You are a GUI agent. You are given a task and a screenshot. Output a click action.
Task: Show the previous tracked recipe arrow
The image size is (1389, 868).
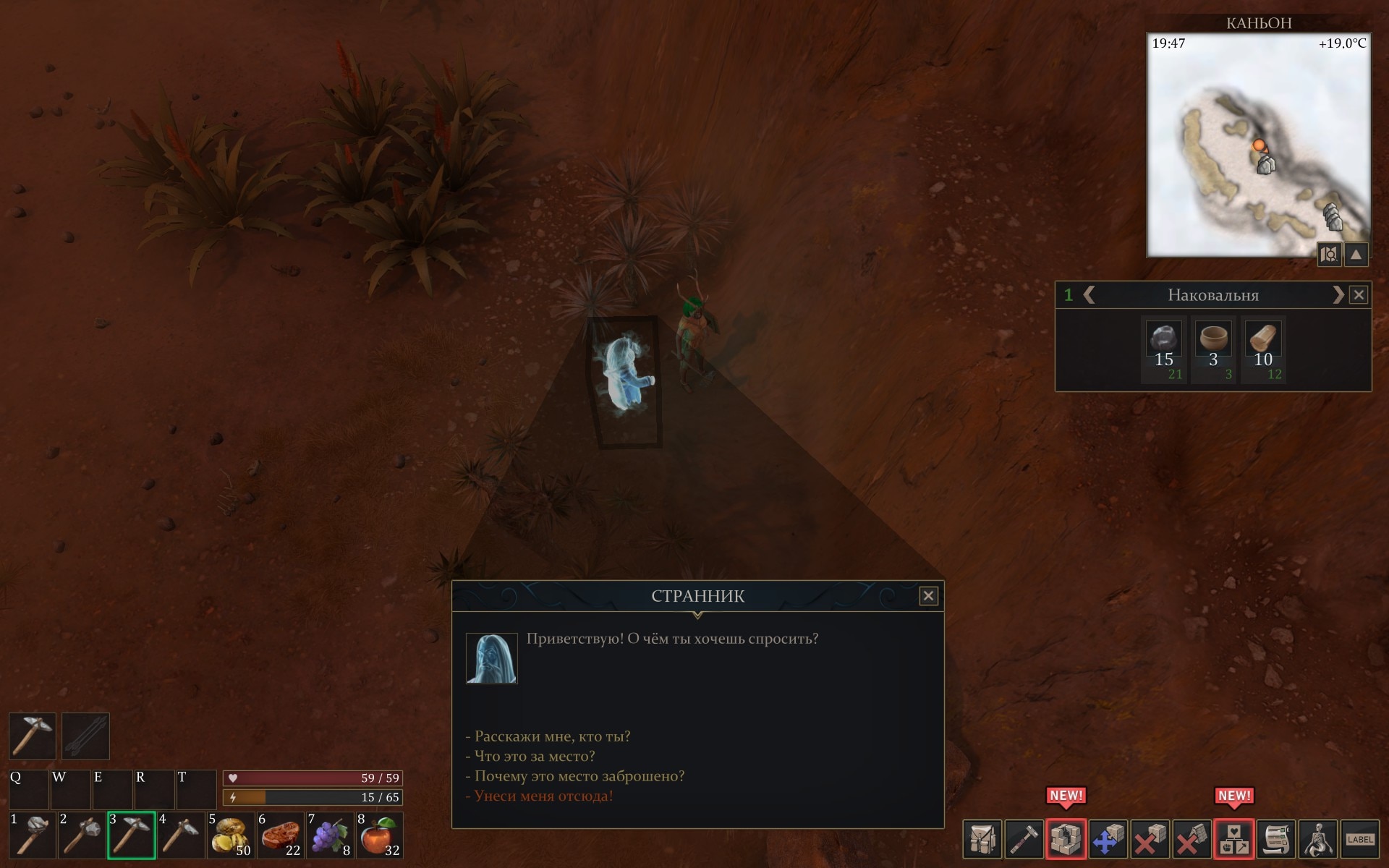(x=1089, y=295)
